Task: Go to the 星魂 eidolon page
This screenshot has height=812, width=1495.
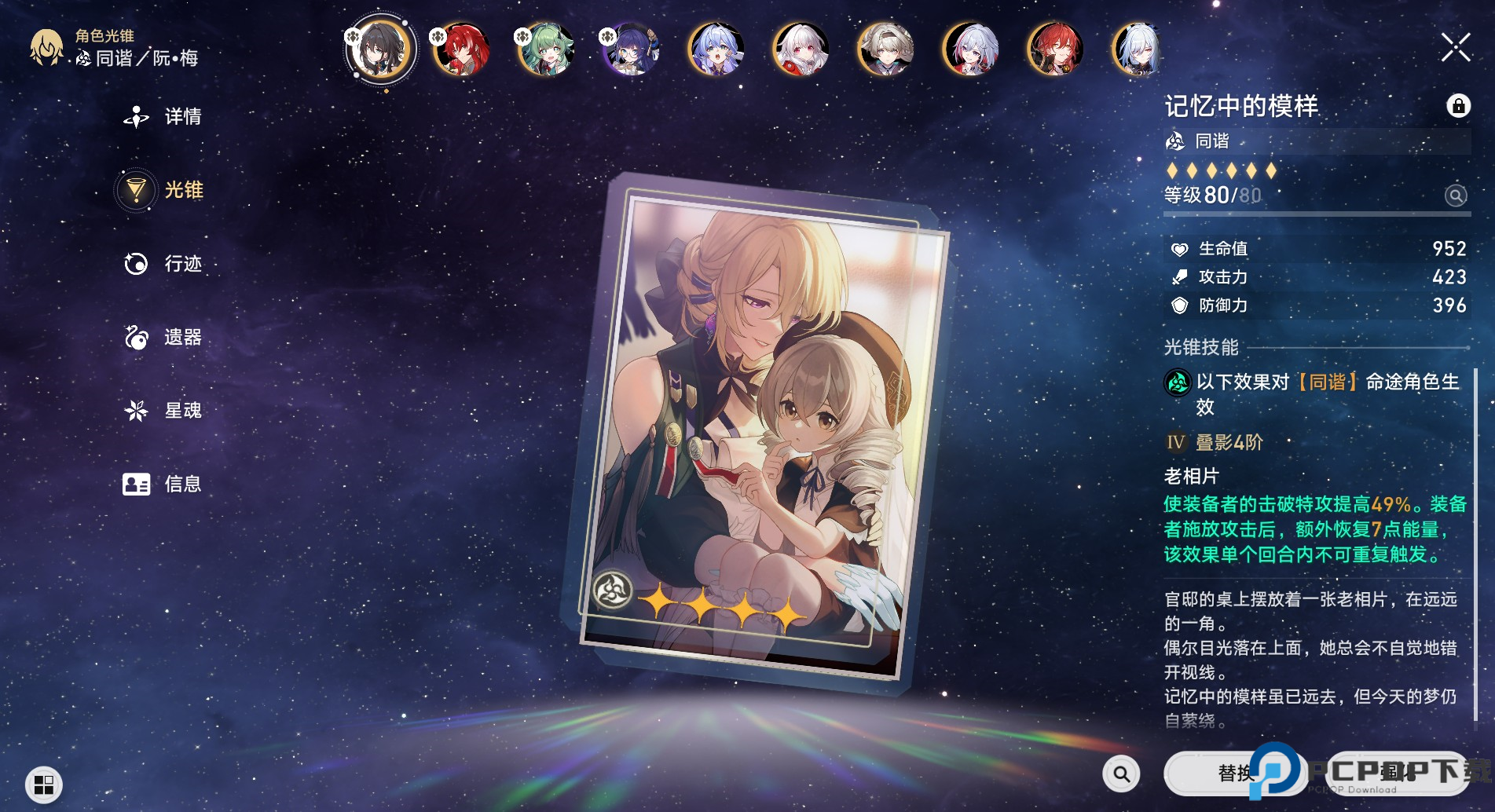Action: (x=163, y=411)
